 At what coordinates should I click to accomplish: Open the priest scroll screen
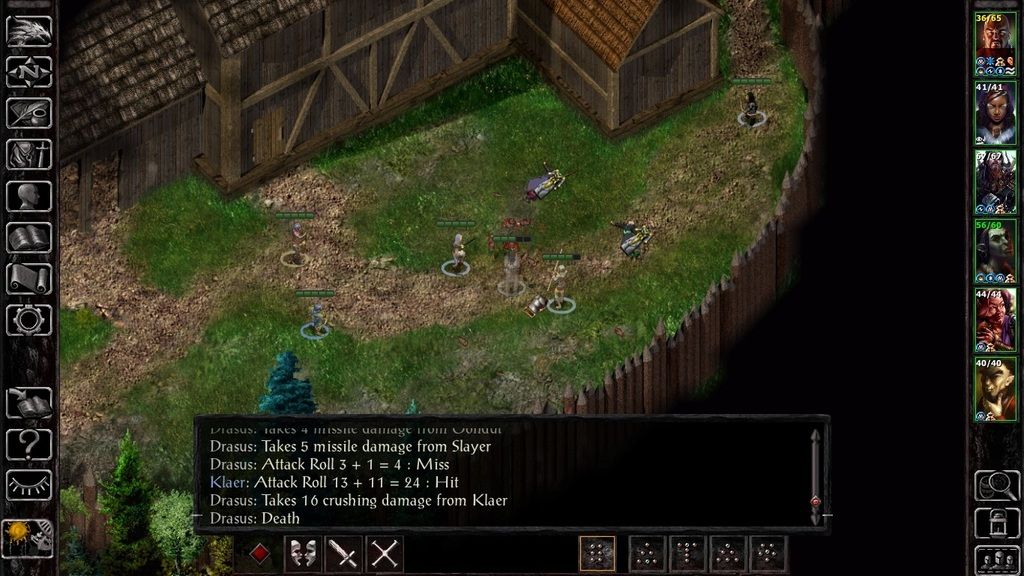[29, 279]
